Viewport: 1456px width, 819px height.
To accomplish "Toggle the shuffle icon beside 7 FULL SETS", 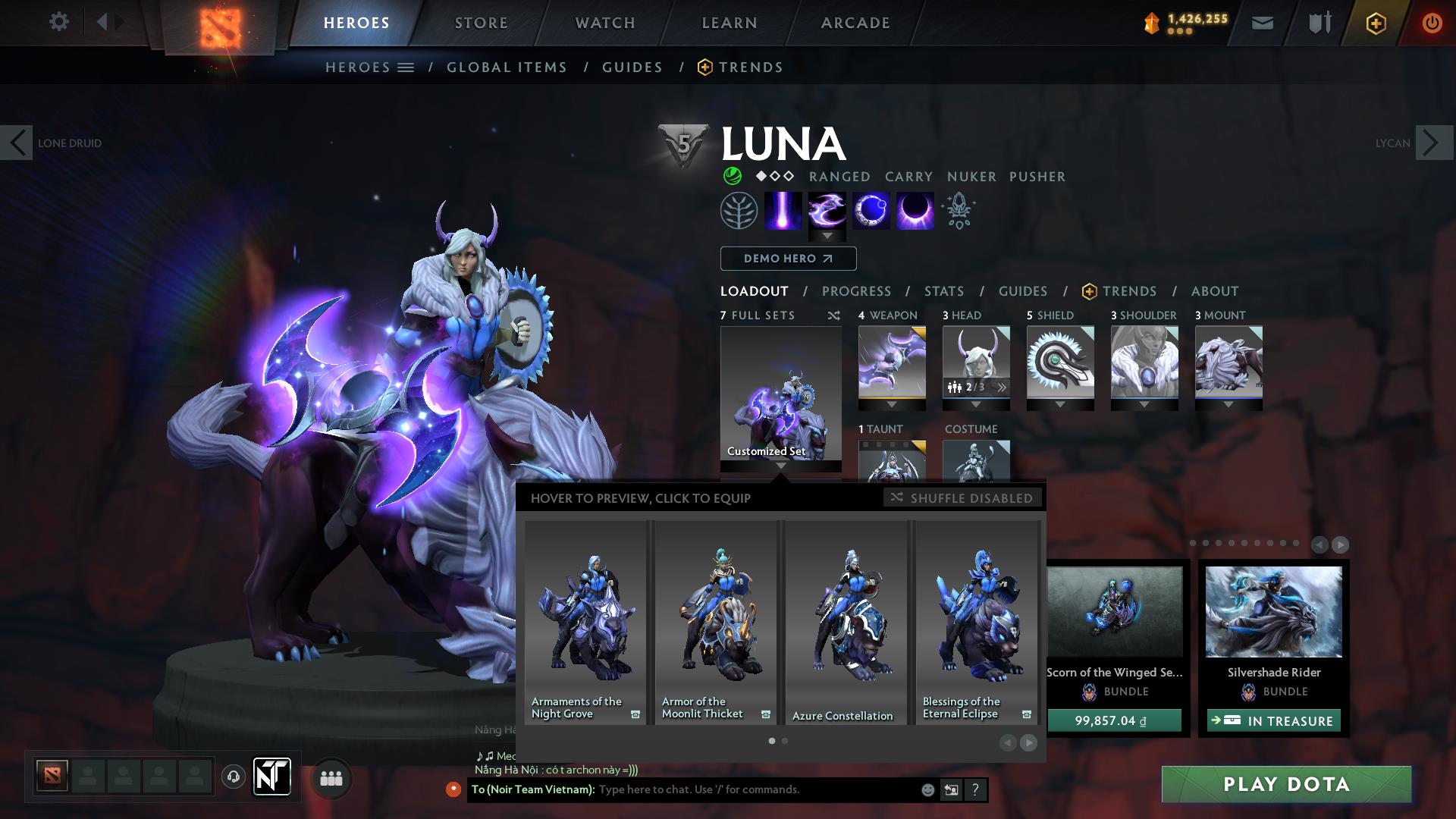I will [833, 315].
